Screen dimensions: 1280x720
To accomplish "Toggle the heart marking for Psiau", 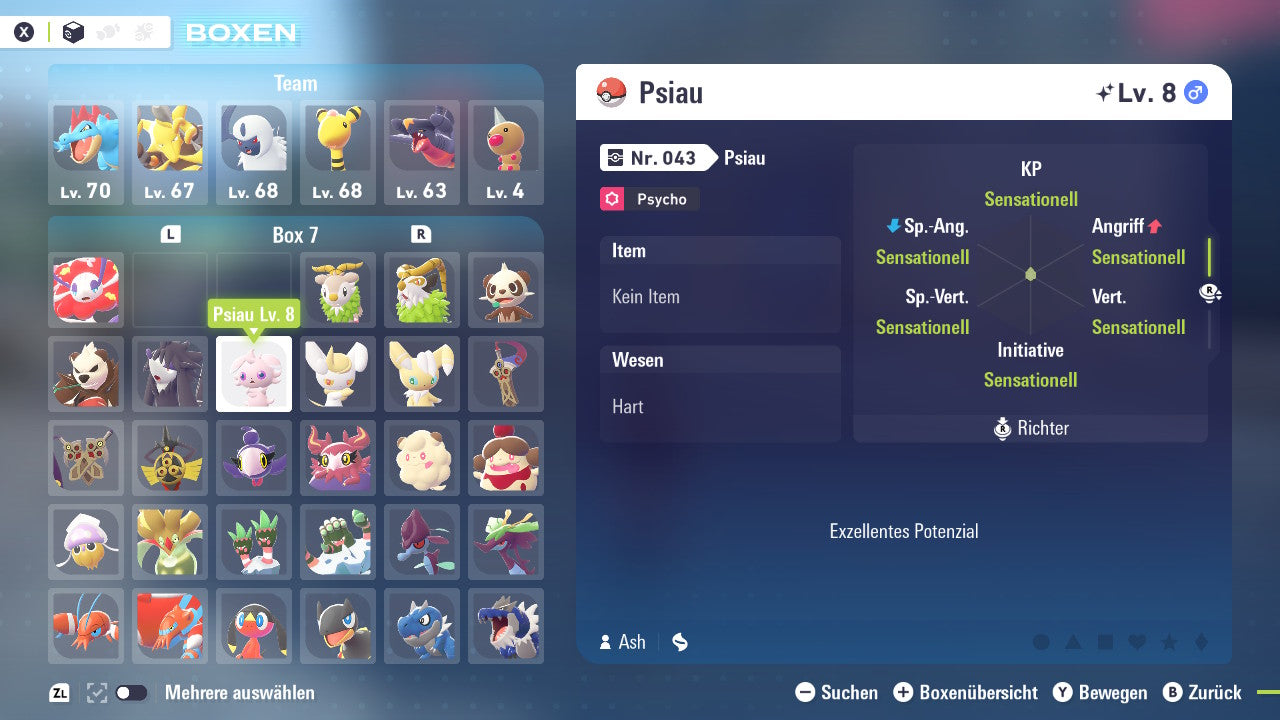I will [x=1137, y=643].
